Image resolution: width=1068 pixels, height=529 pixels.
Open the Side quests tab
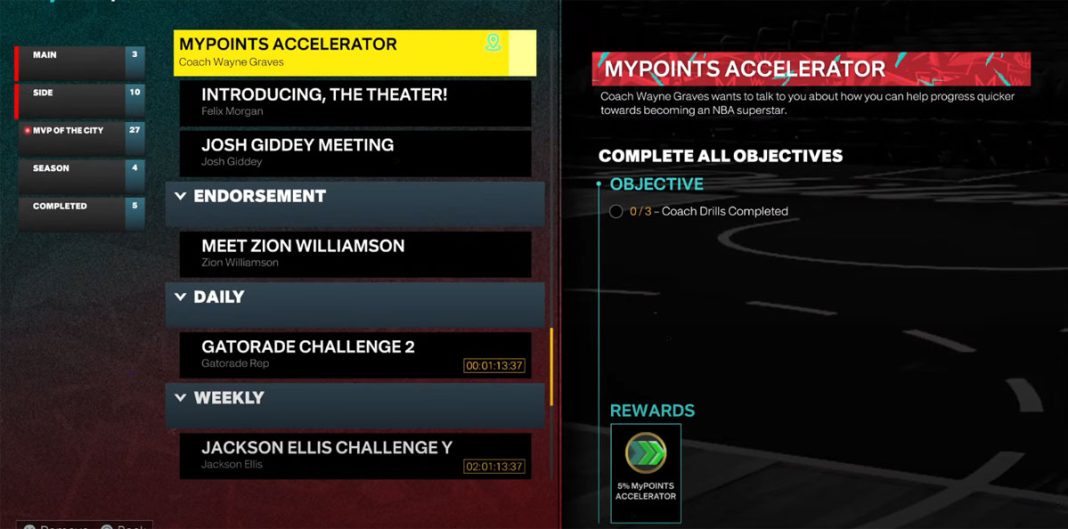(x=80, y=99)
